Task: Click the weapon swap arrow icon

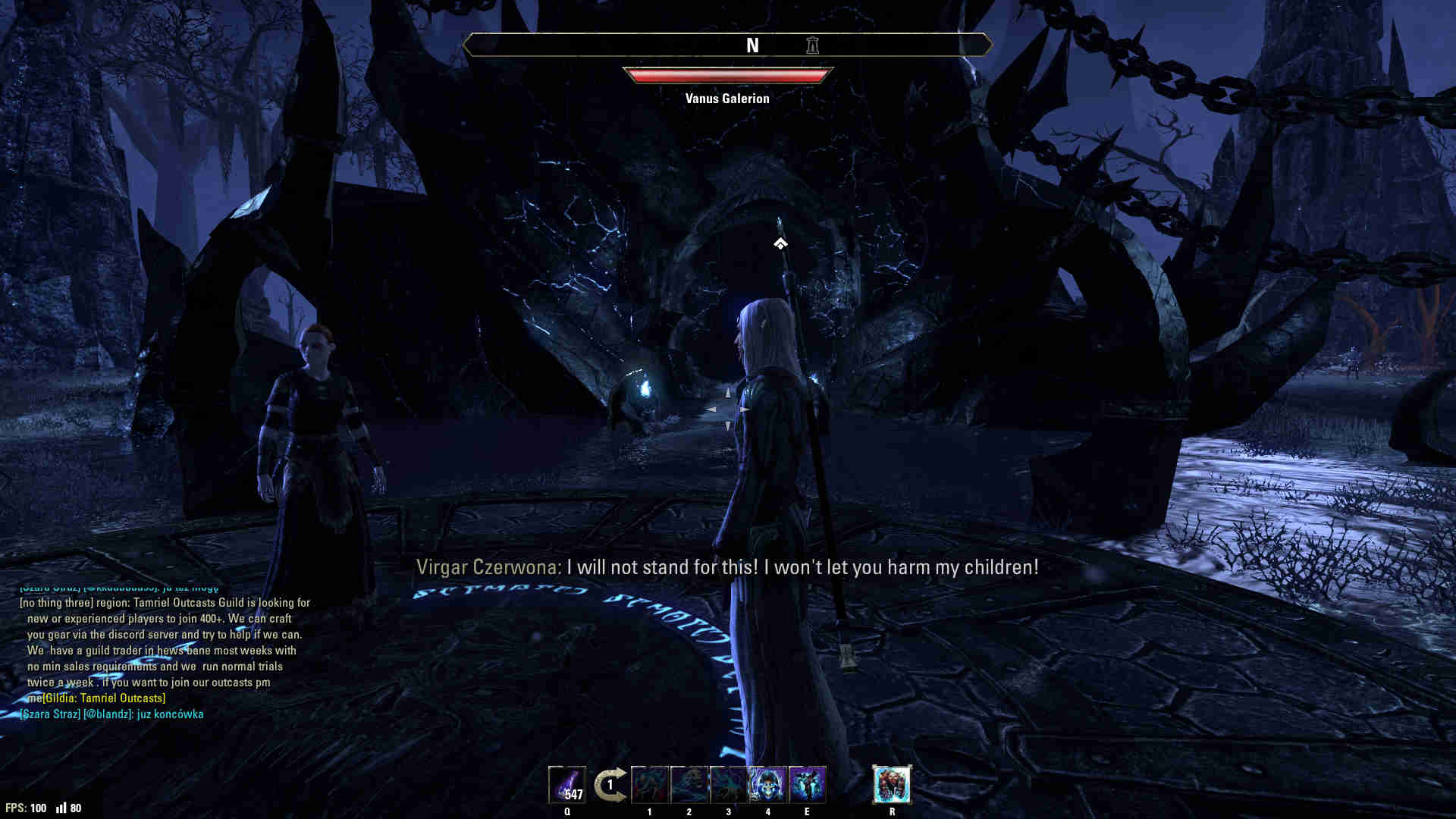Action: point(610,785)
